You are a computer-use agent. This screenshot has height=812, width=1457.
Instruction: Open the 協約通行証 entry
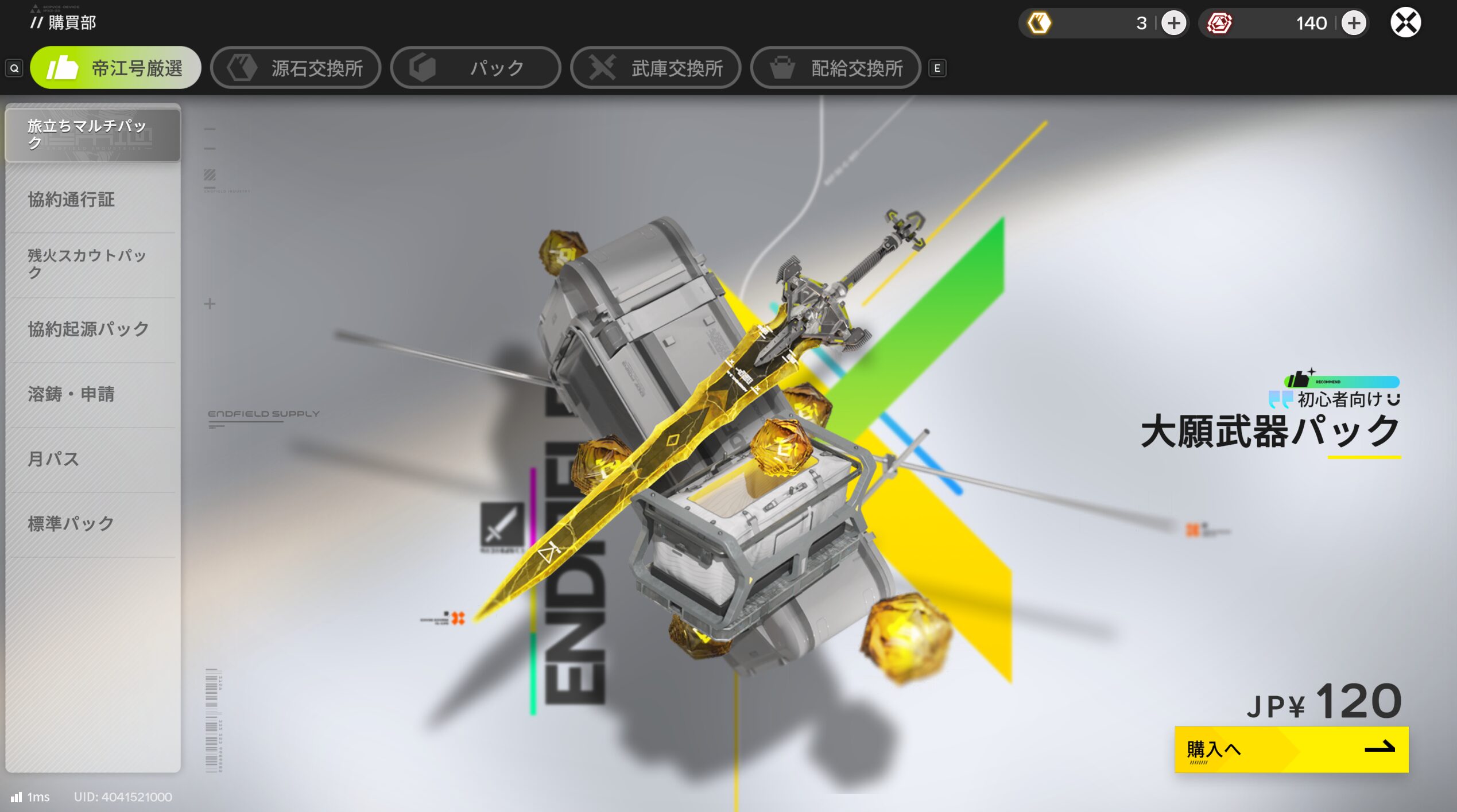92,200
